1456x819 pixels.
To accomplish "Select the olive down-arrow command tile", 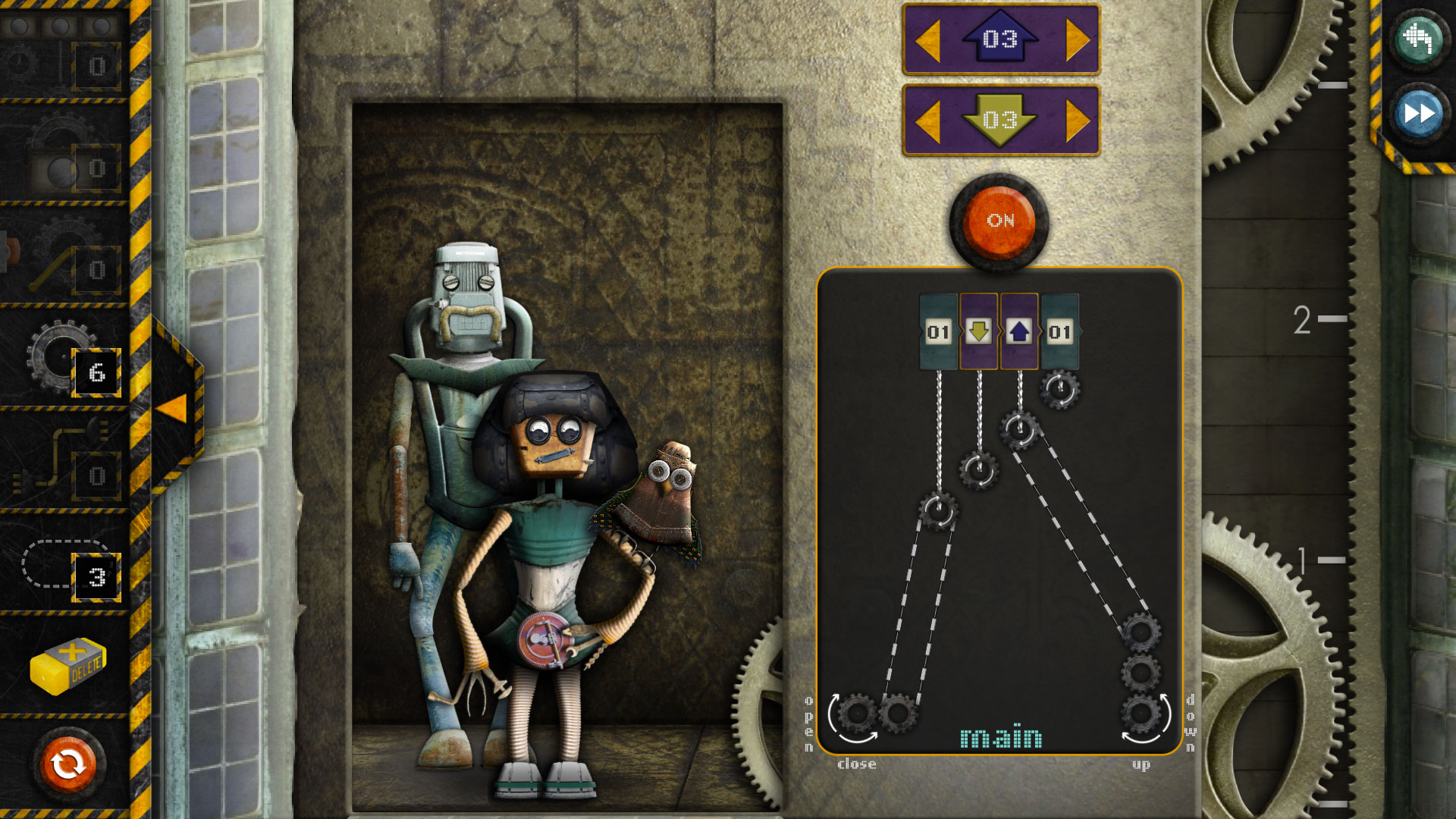I will click(x=978, y=330).
